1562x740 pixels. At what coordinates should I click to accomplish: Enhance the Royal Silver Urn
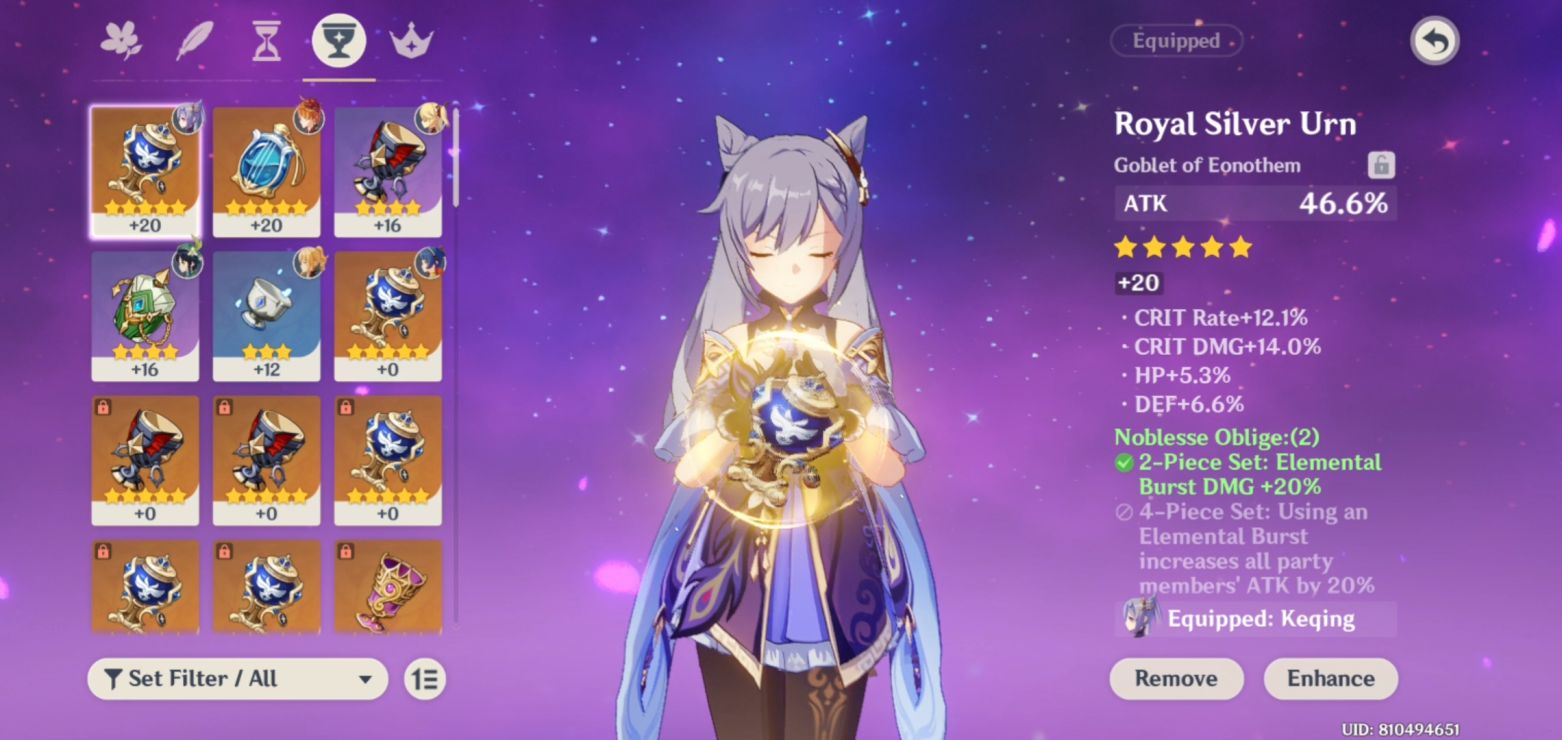click(x=1330, y=679)
